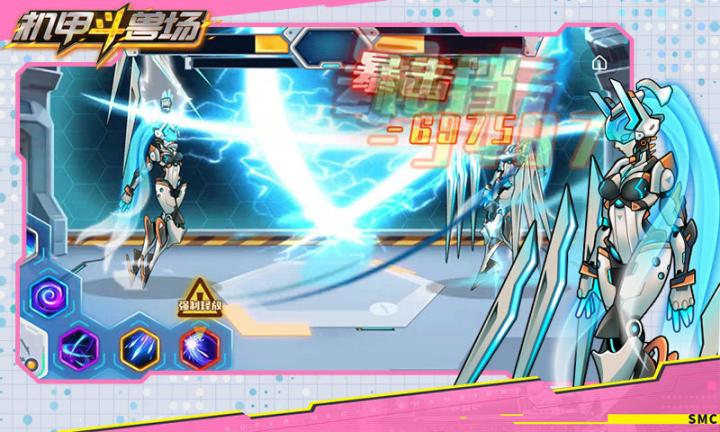Trigger the yellow-bordered ice shard barrage skill
This screenshot has height=432, width=720.
click(139, 347)
